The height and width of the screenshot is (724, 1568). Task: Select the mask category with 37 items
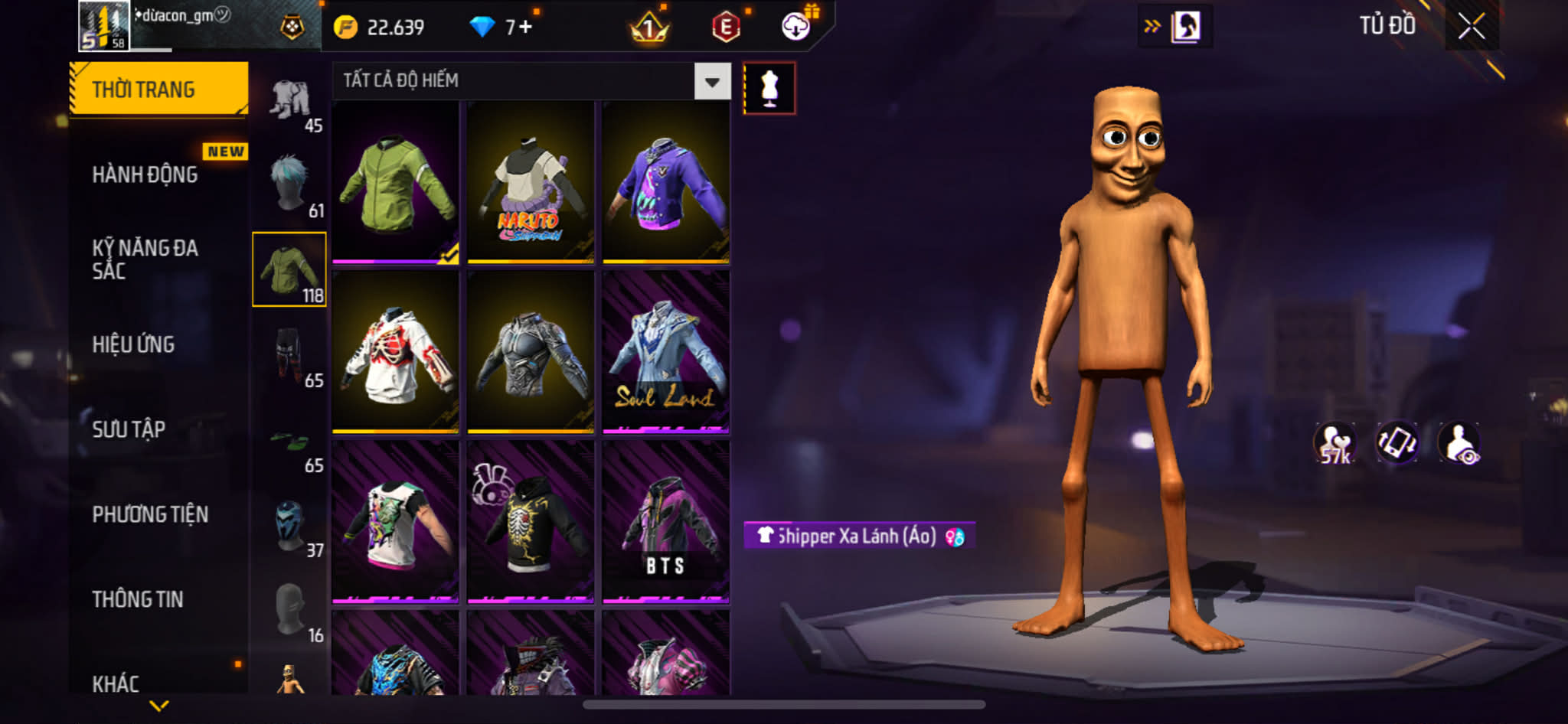tap(290, 527)
